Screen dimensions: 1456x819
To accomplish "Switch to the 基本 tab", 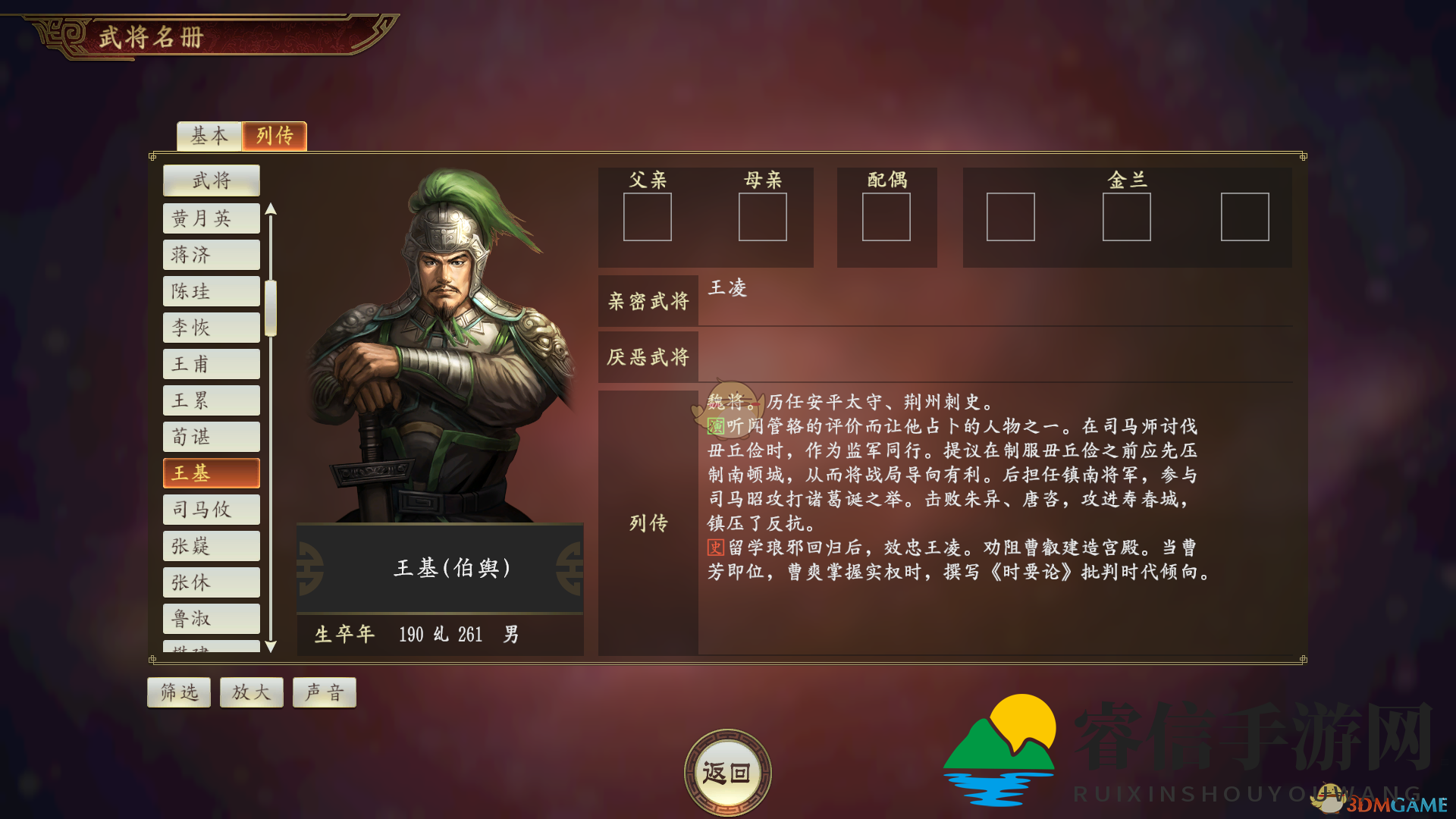I will pyautogui.click(x=208, y=136).
